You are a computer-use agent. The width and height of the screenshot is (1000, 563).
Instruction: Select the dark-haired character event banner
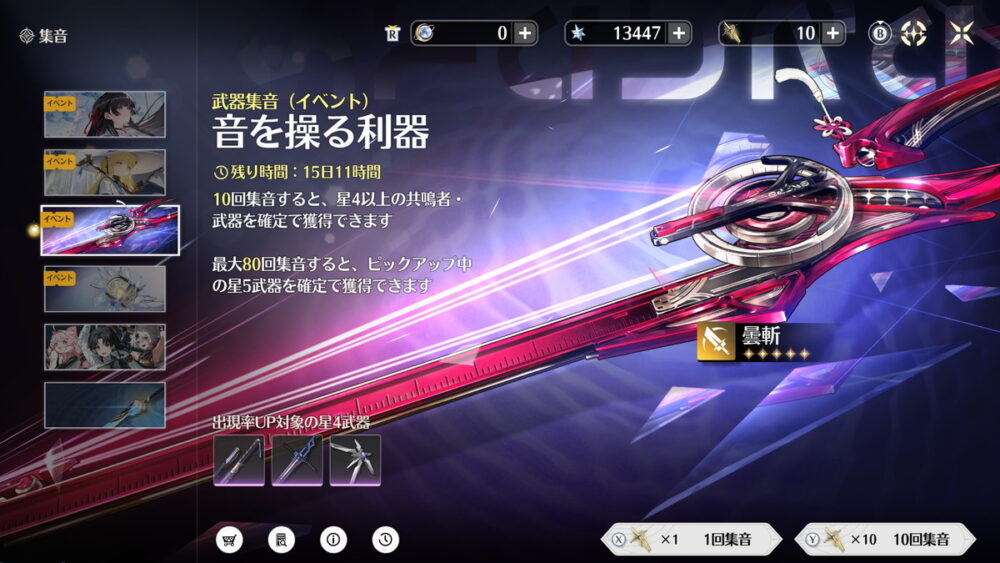click(x=105, y=114)
